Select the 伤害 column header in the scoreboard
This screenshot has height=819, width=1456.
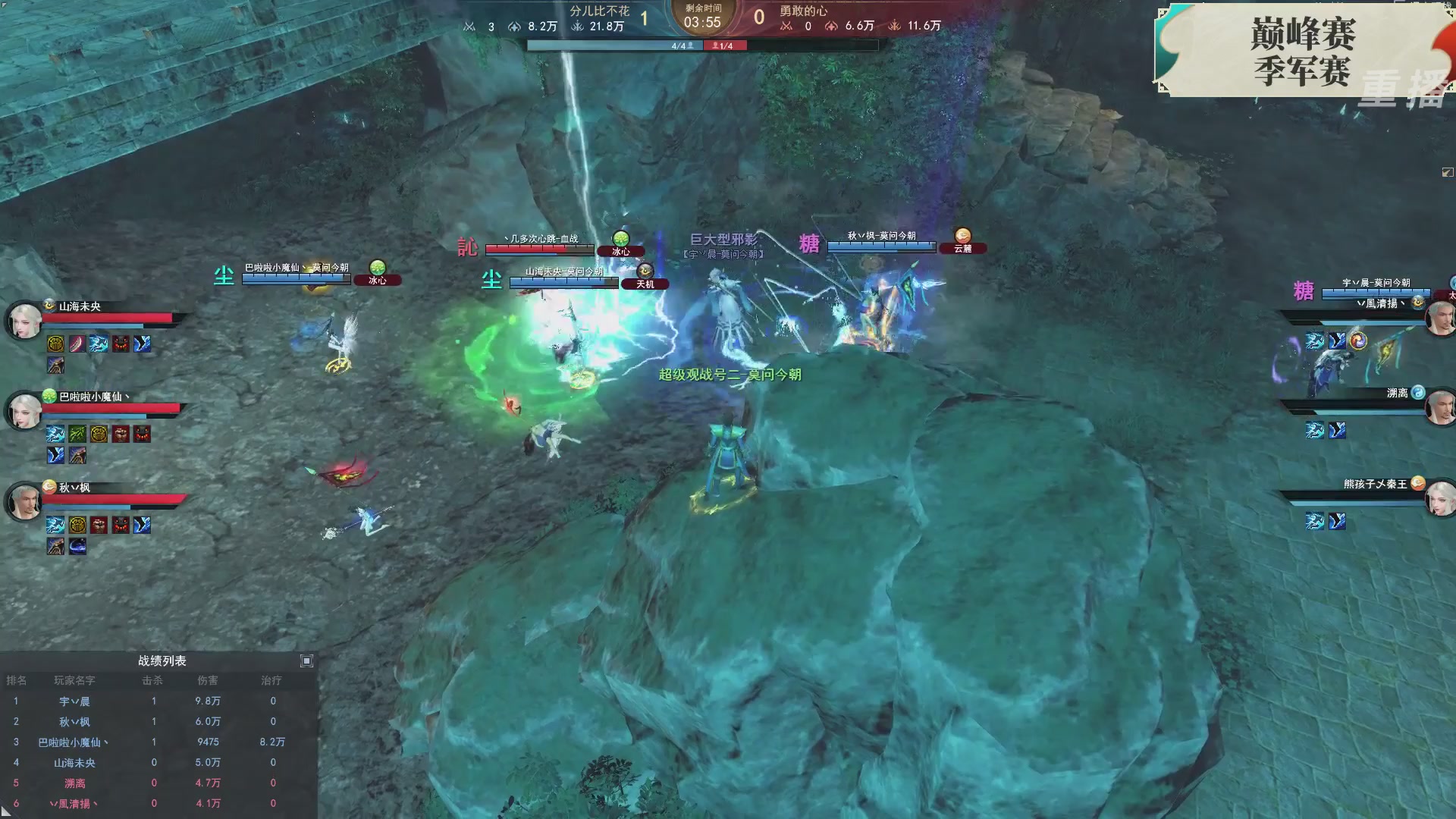(x=209, y=681)
